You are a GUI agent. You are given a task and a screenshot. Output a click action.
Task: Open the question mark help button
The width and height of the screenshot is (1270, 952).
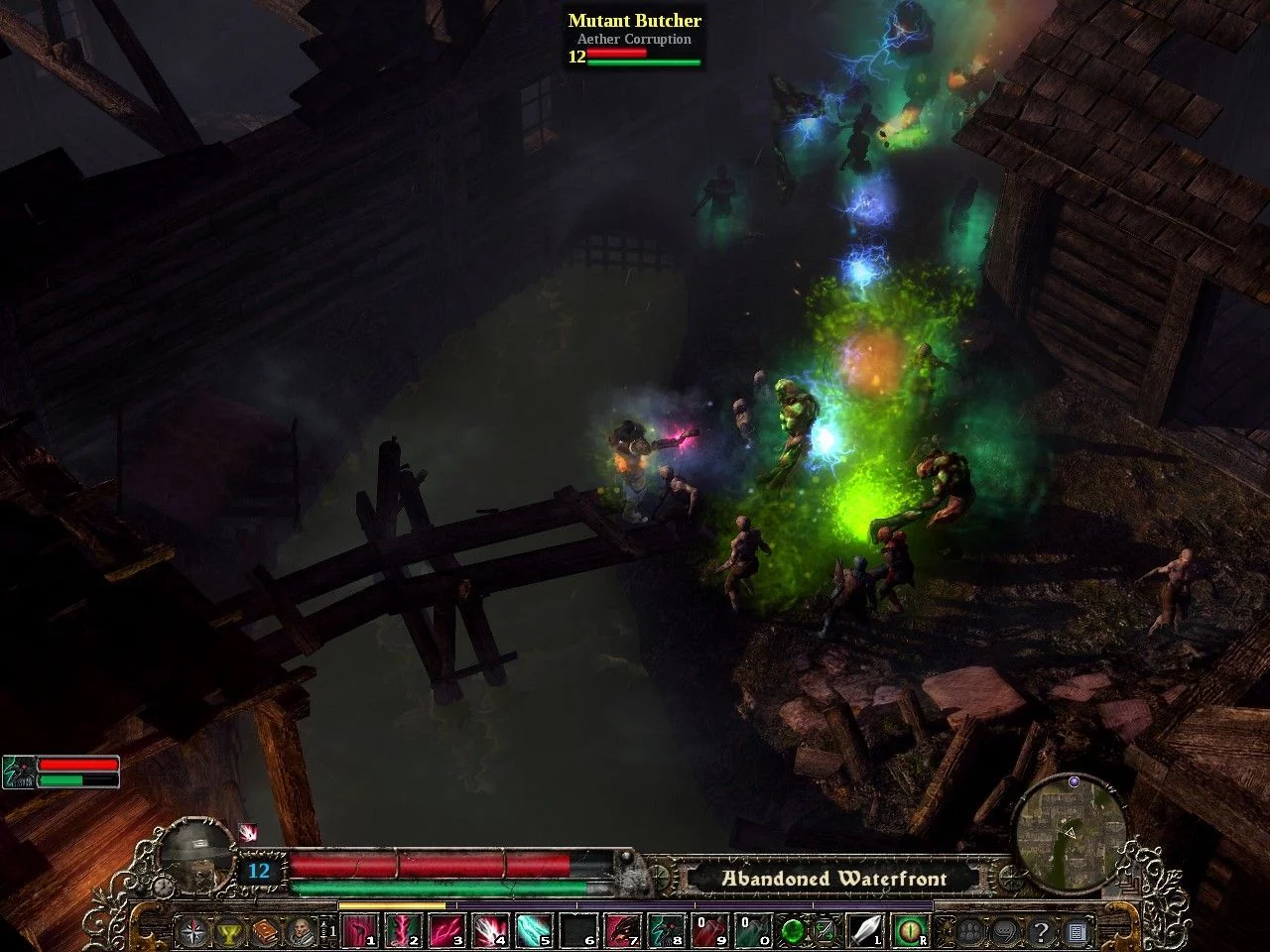click(1041, 932)
